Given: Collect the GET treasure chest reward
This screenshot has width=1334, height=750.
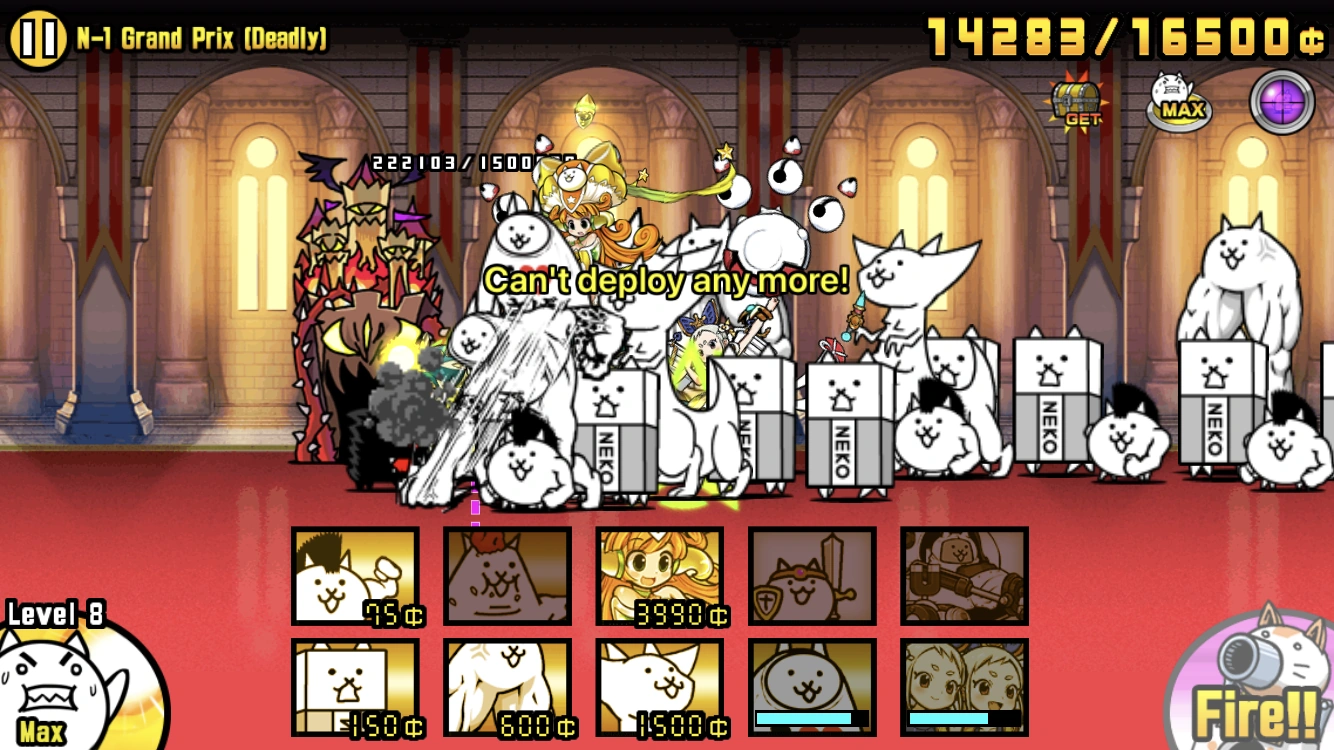Looking at the screenshot, I should pyautogui.click(x=1075, y=100).
